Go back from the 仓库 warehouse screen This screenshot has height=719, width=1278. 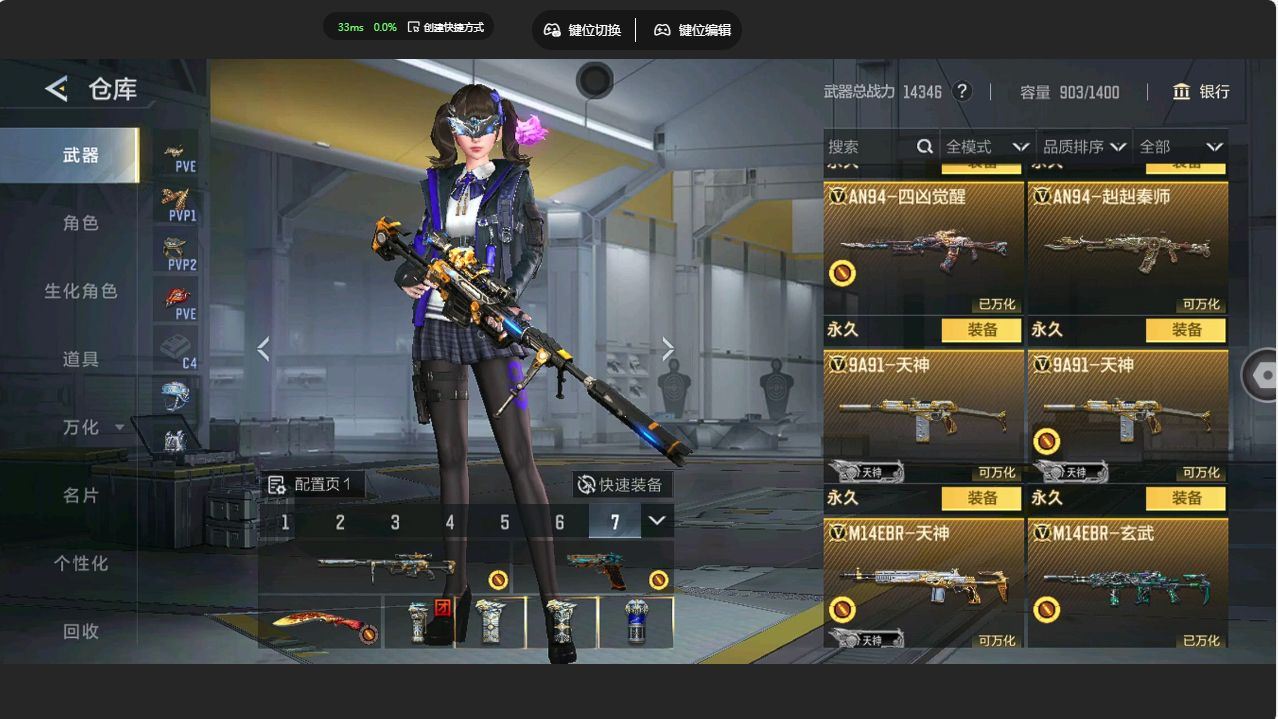coord(57,89)
